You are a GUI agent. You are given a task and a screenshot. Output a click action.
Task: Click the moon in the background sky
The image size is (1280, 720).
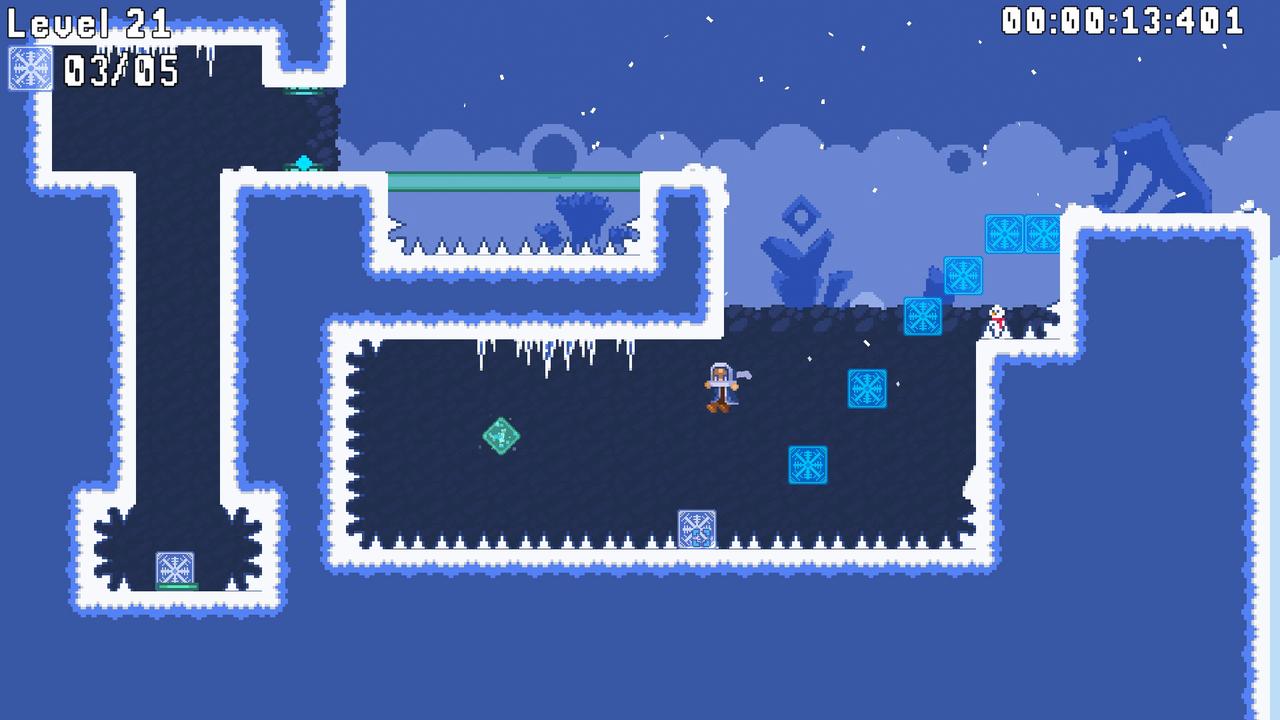(555, 150)
